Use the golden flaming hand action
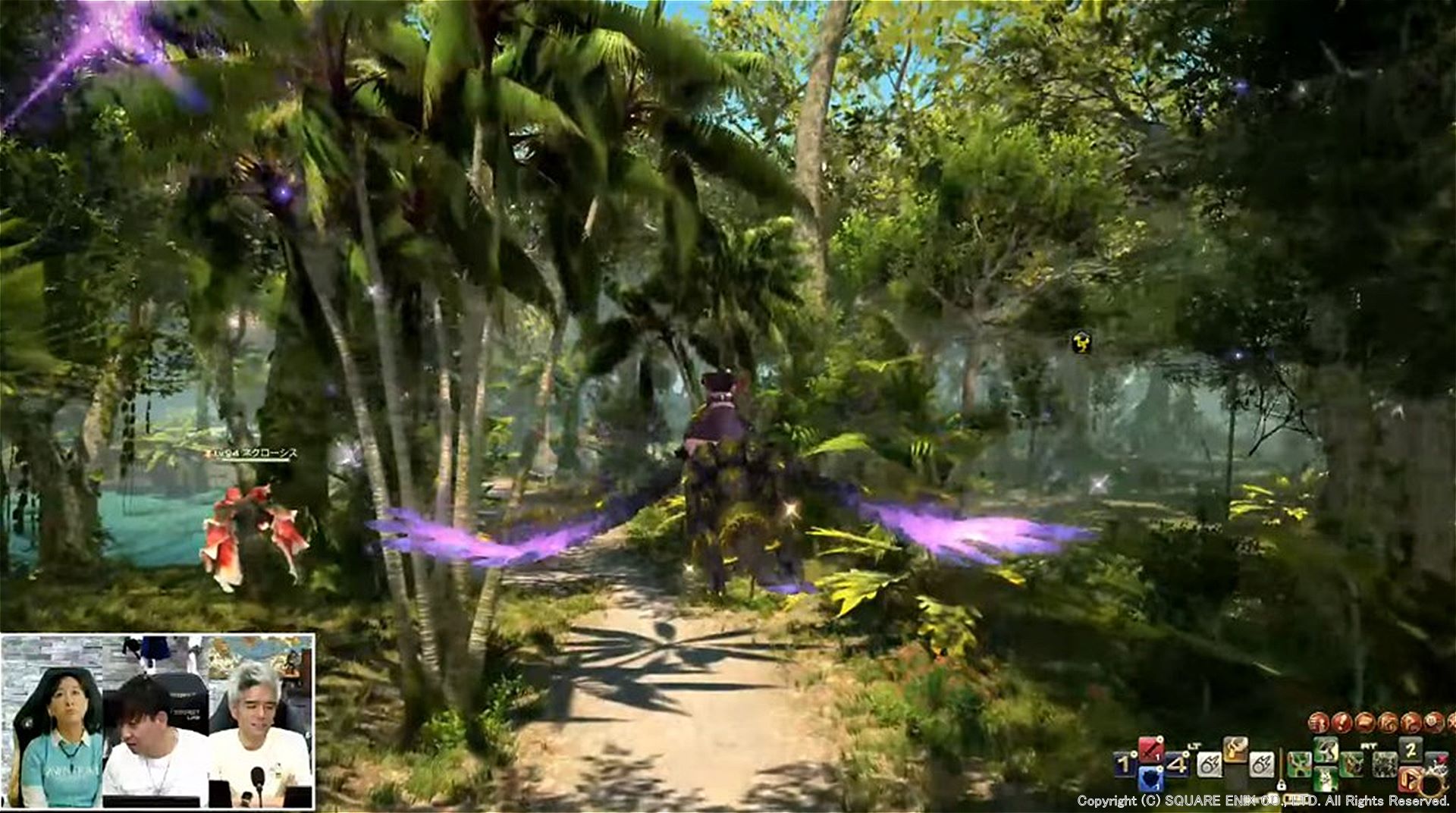The image size is (1456, 813). point(1235,749)
